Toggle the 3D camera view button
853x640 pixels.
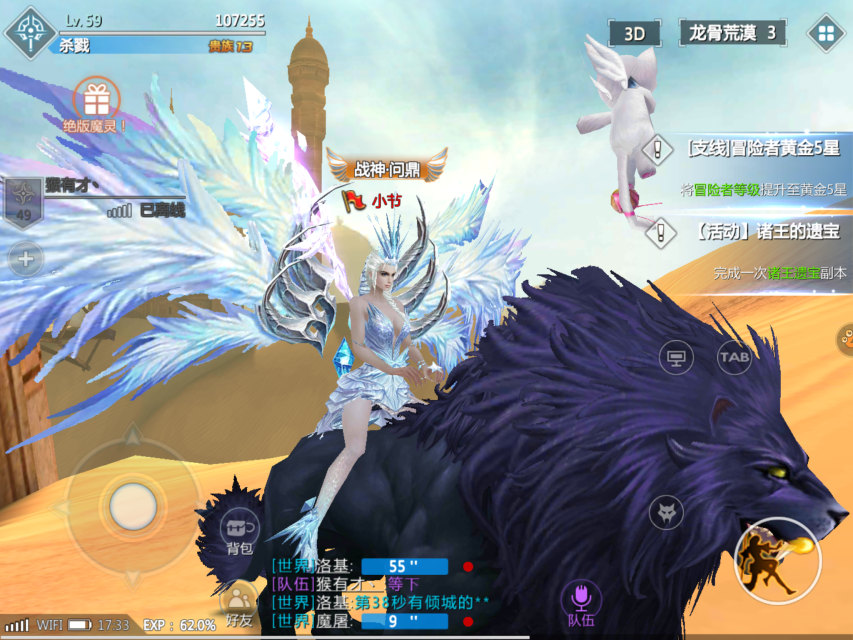634,33
